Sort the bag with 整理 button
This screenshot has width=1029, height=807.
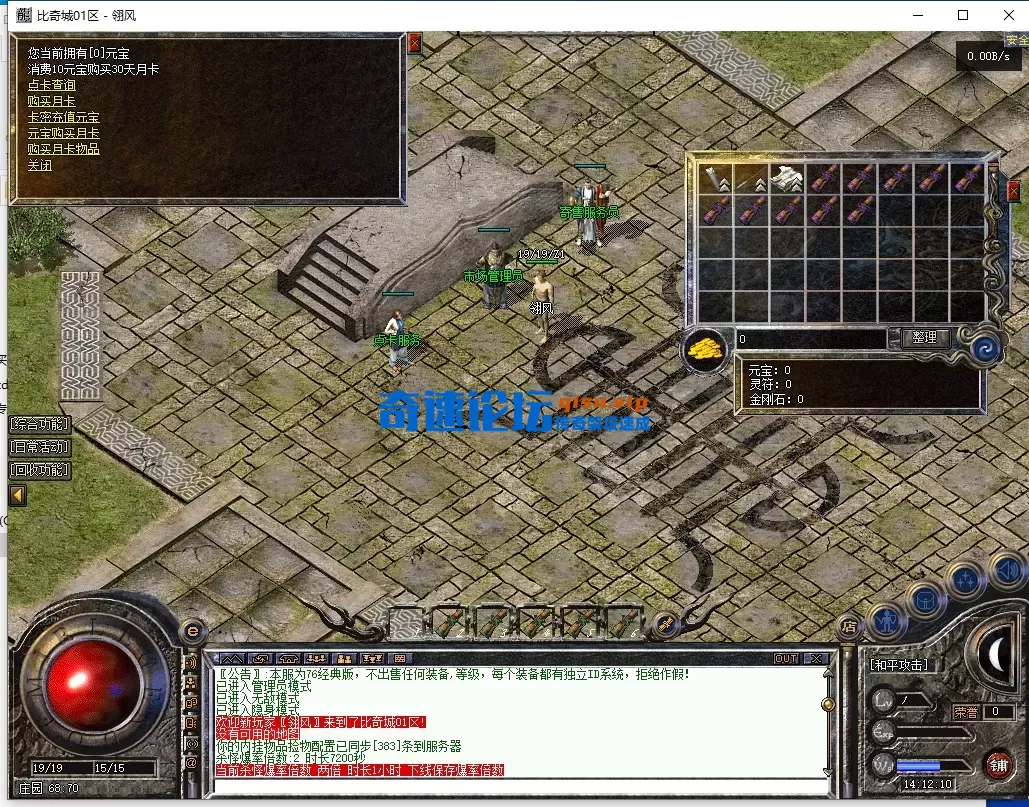[925, 338]
